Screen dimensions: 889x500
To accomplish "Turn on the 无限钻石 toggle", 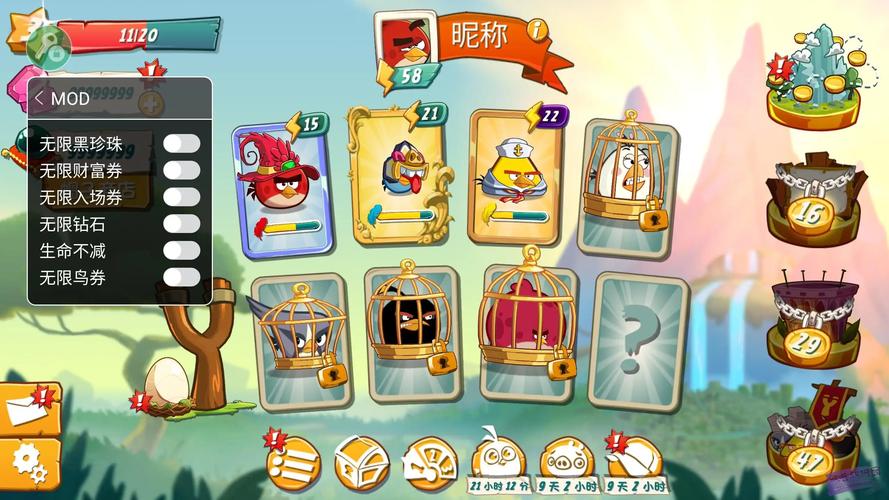I will [181, 224].
